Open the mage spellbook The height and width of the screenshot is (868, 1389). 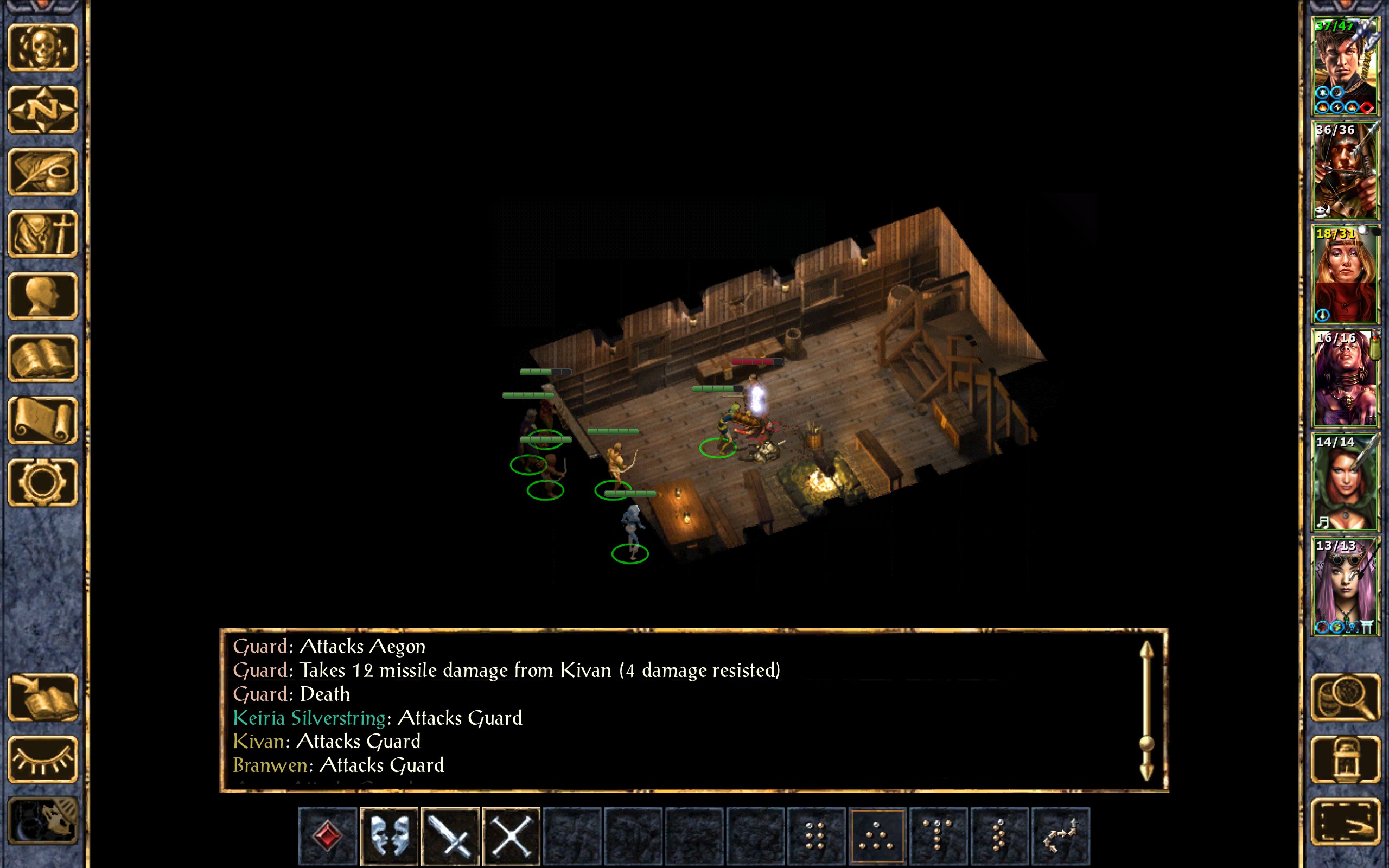(x=43, y=358)
